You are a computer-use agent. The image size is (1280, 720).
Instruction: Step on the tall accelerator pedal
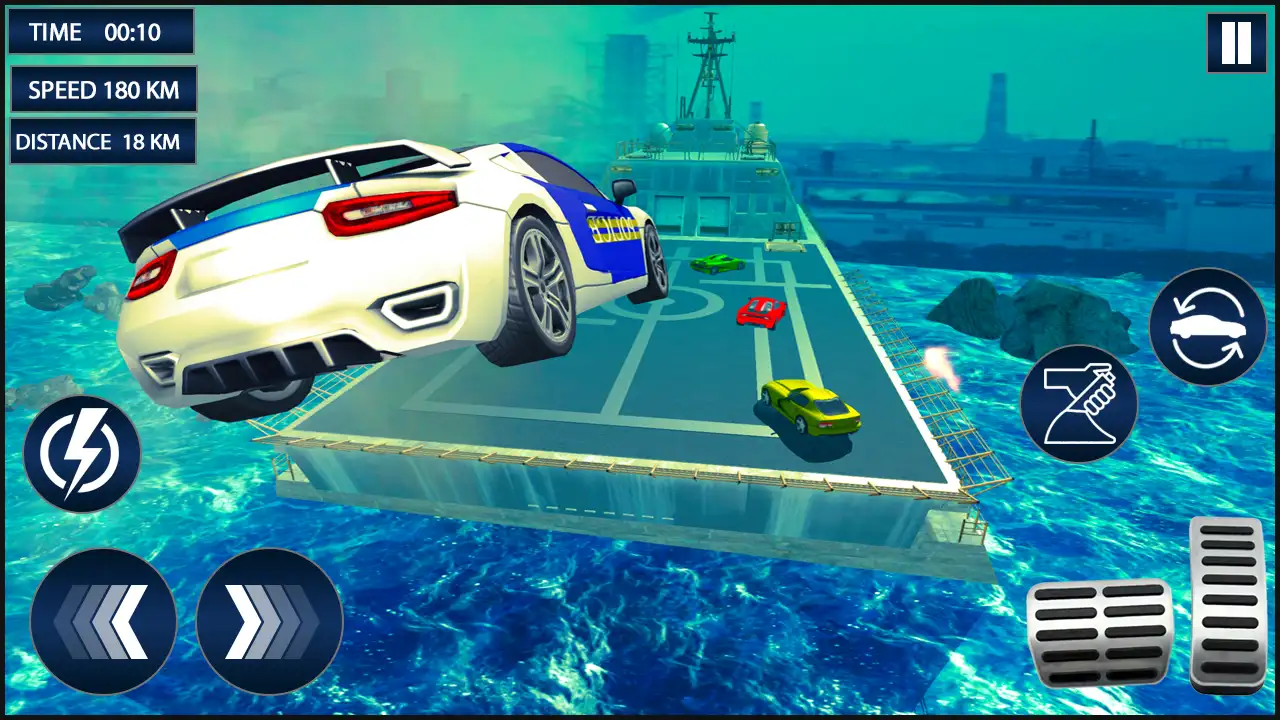click(x=1228, y=604)
